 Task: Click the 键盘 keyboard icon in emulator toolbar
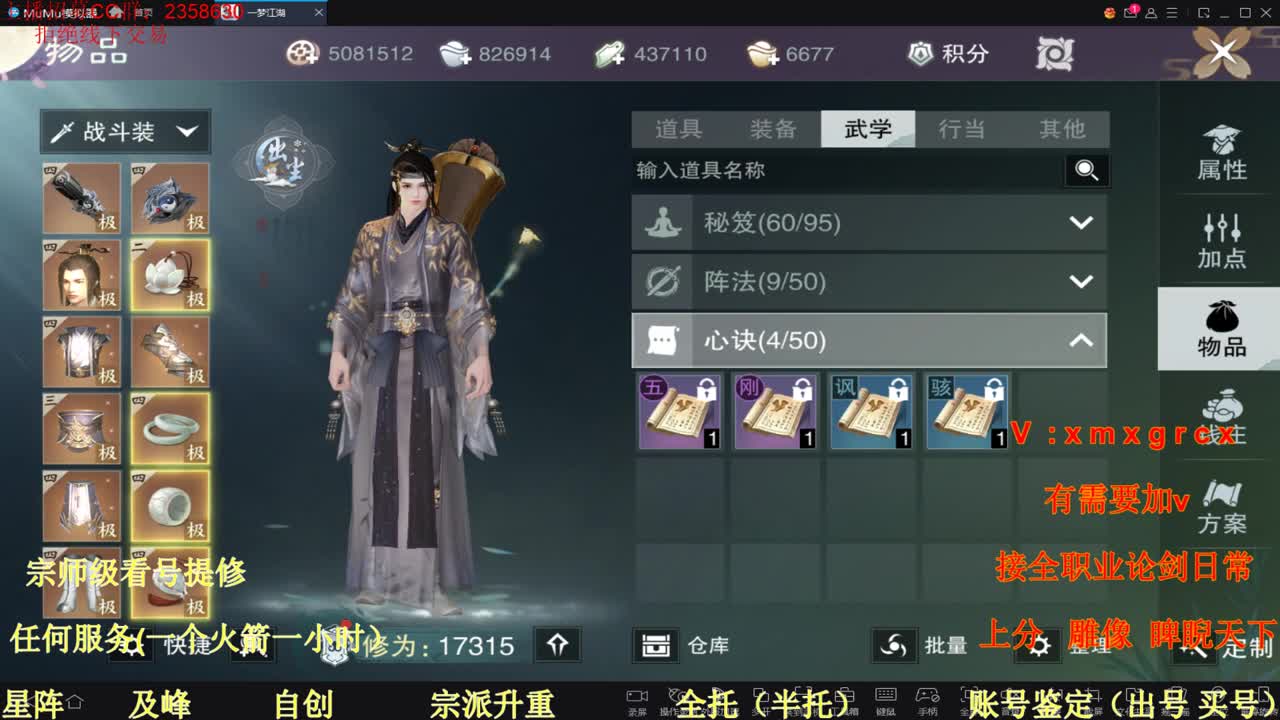884,693
